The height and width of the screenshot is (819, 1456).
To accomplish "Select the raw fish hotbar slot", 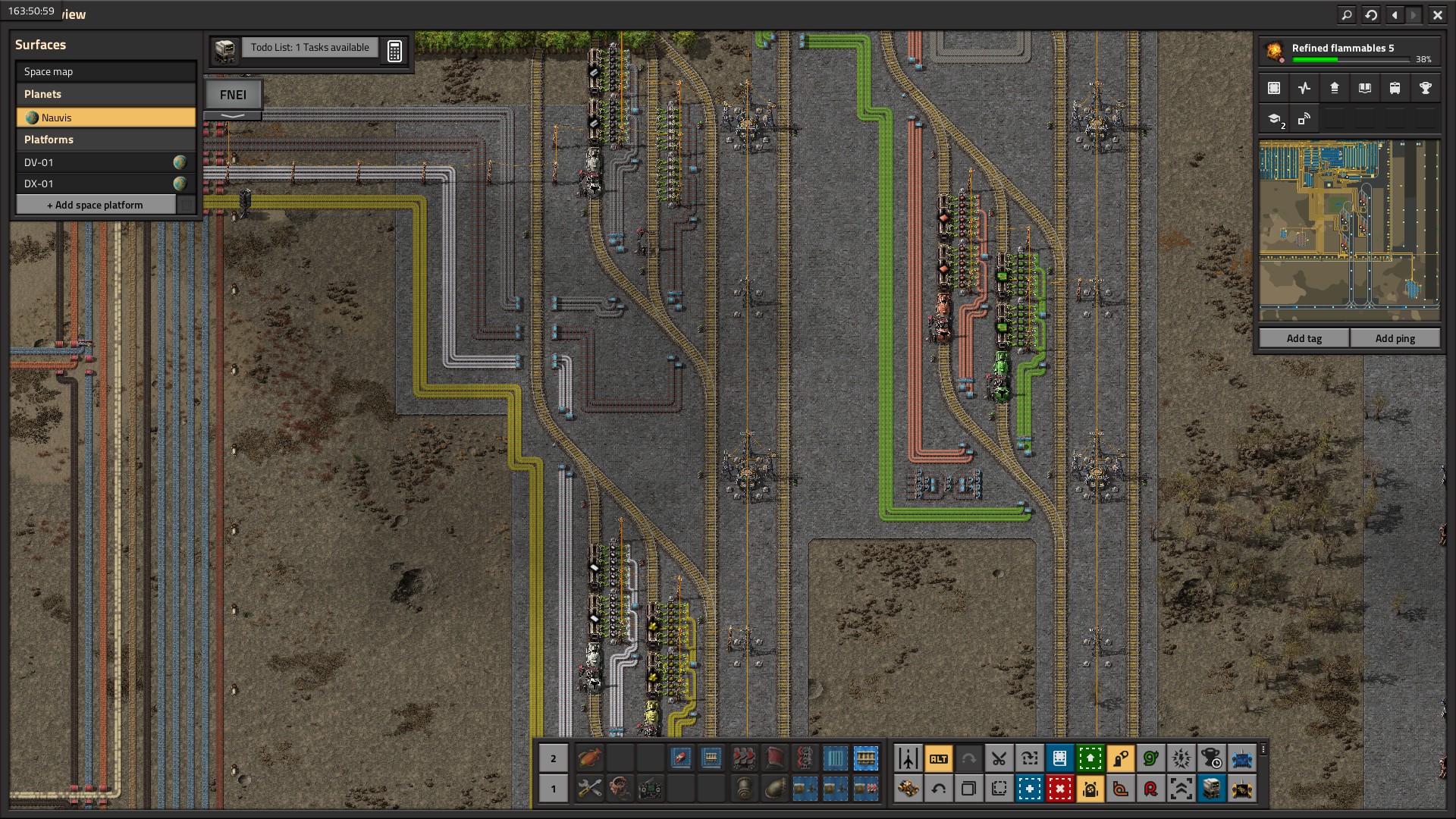I will [589, 758].
